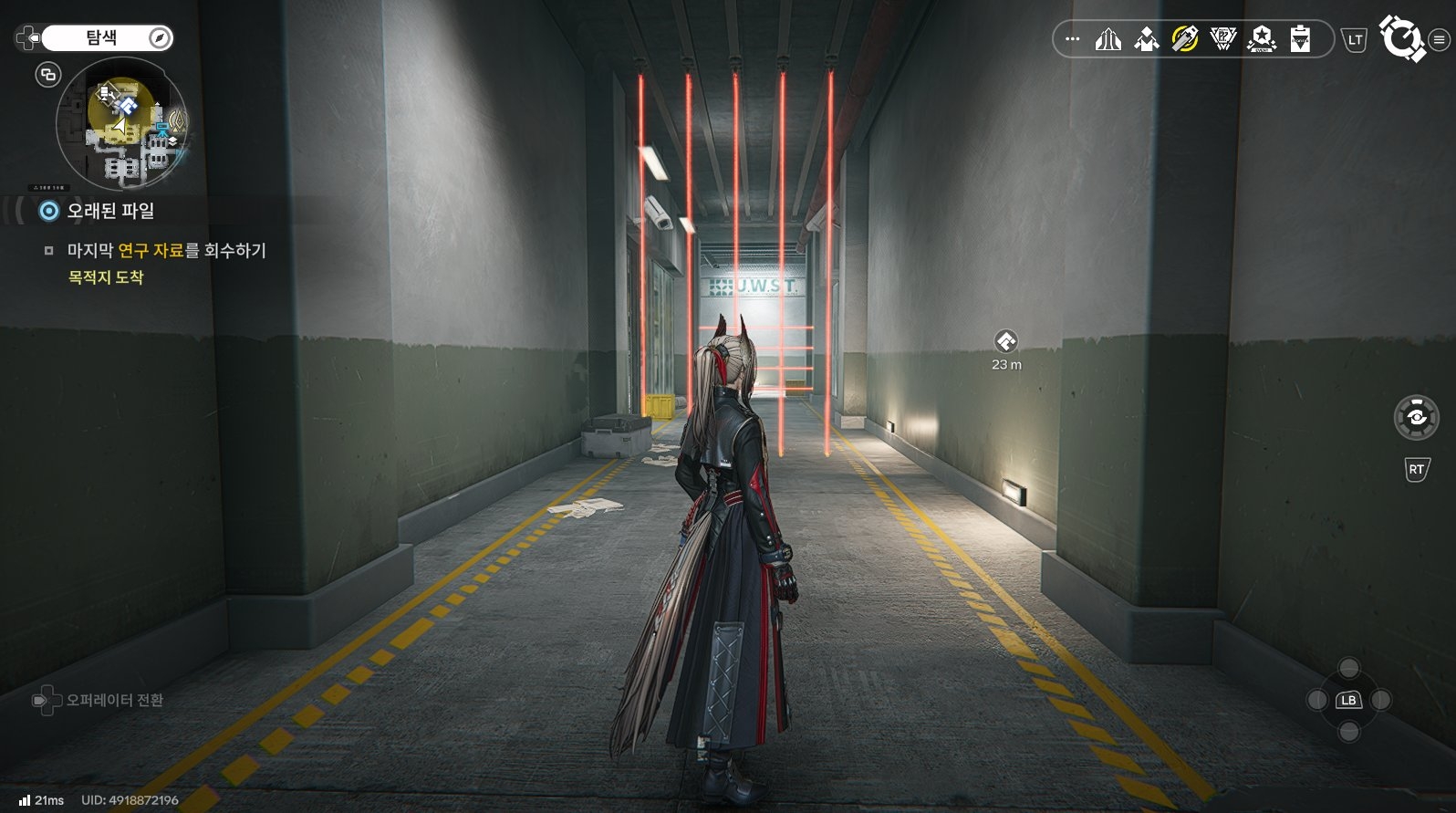Viewport: 1456px width, 813px height.
Task: Click the yellow-circled icon in the toolbar
Action: (x=1184, y=39)
